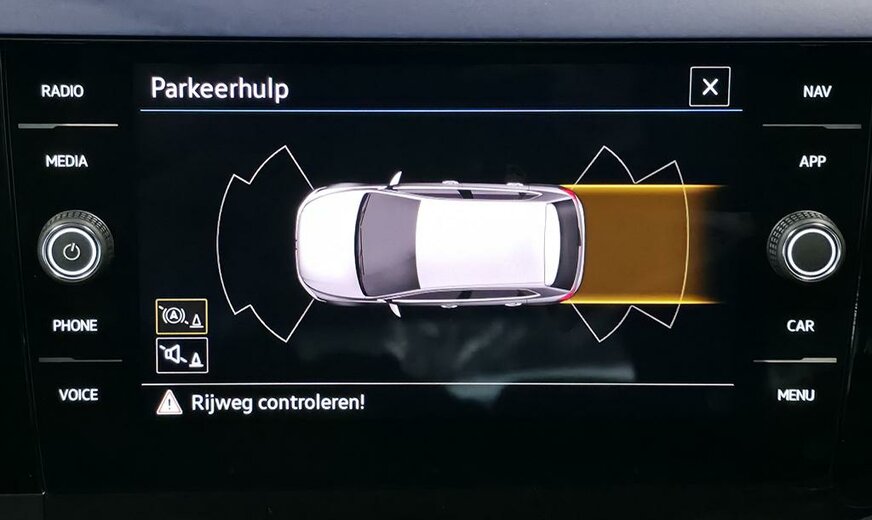Close the Parkeerhulp screen
Viewport: 872px width, 520px height.
[x=709, y=87]
